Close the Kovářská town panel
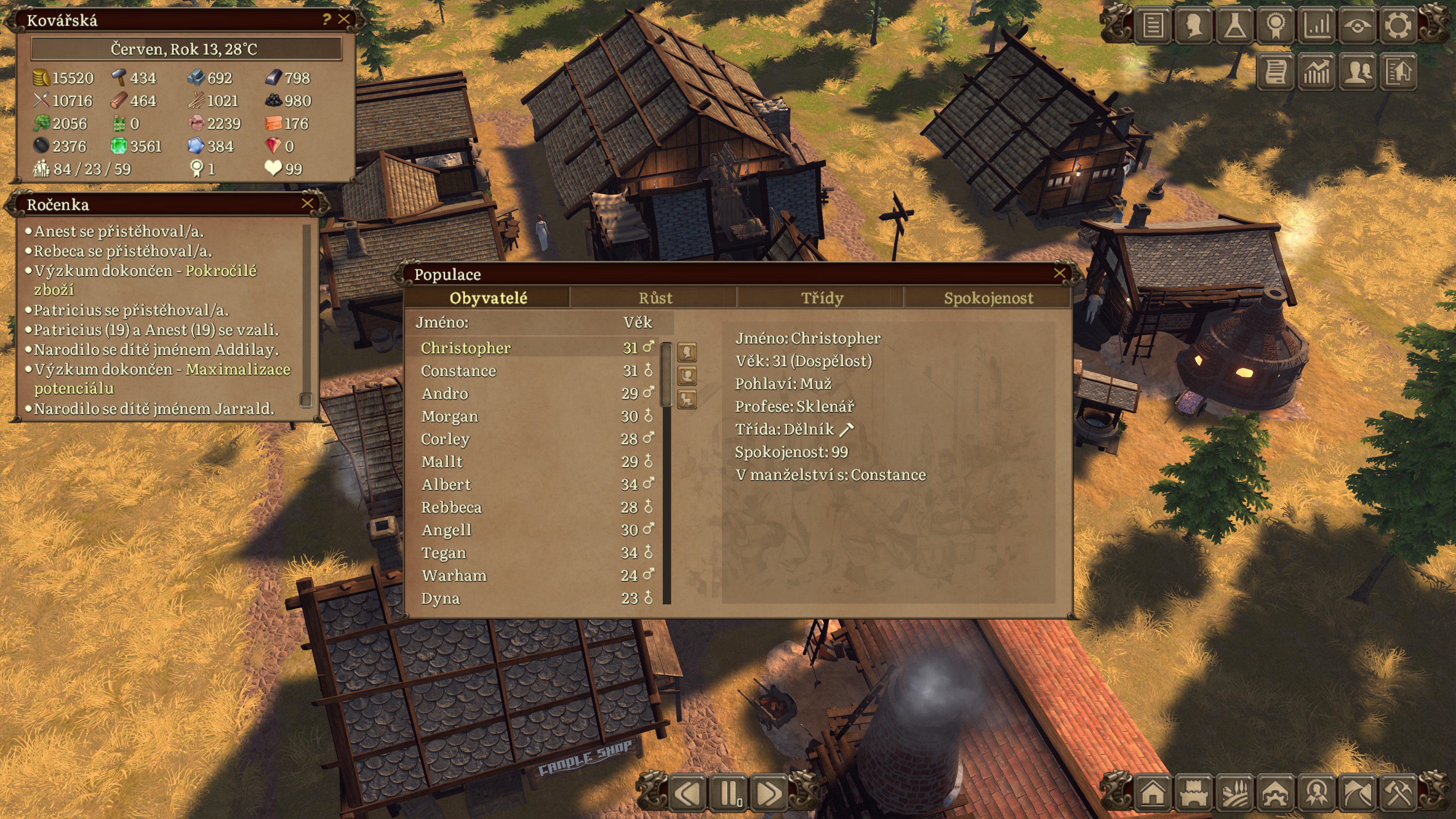1456x819 pixels. [344, 19]
